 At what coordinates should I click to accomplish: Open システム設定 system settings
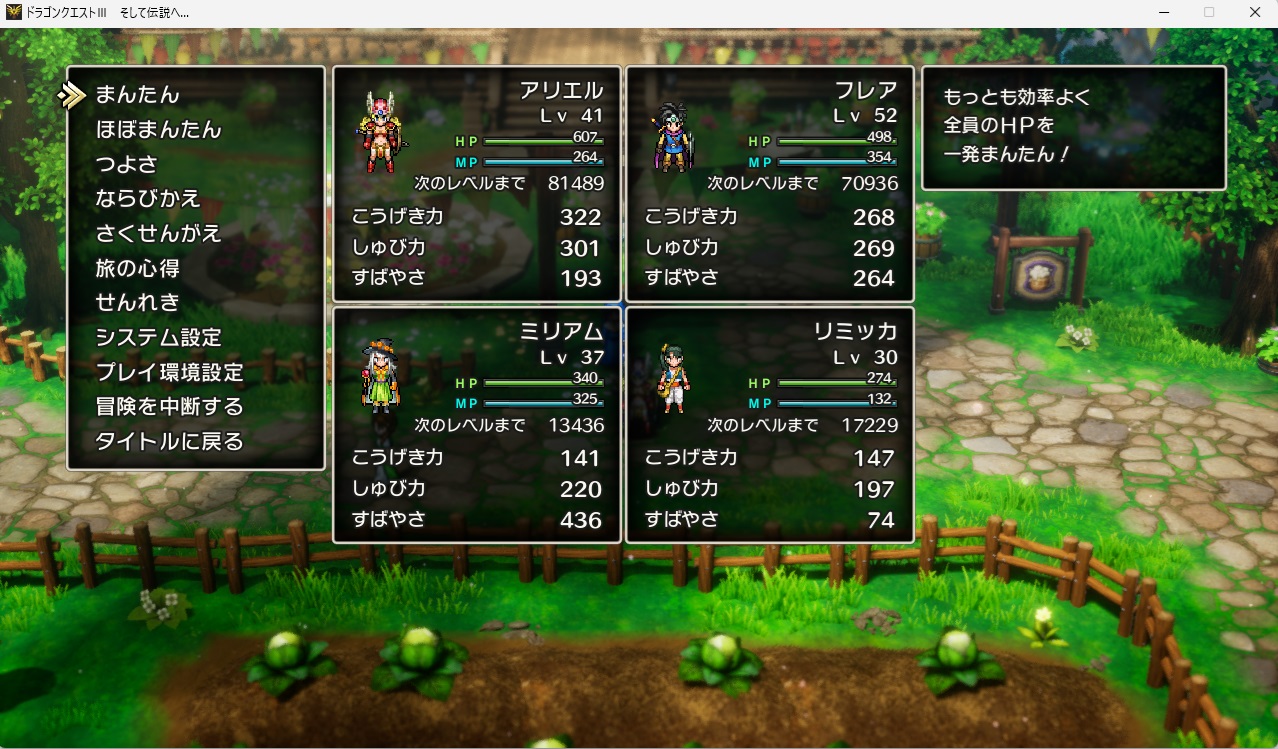click(x=158, y=337)
